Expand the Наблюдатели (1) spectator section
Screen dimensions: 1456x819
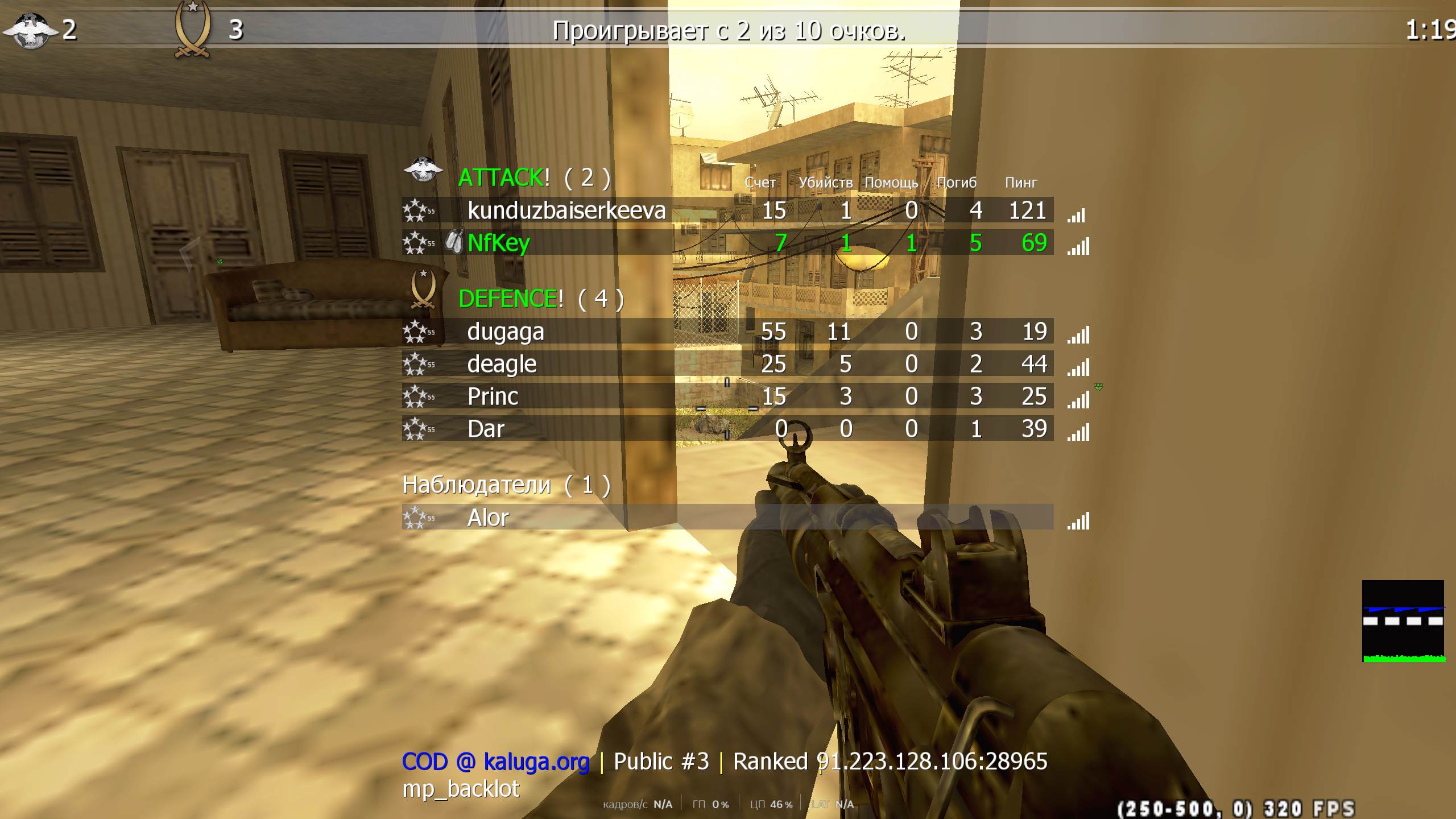pos(506,485)
